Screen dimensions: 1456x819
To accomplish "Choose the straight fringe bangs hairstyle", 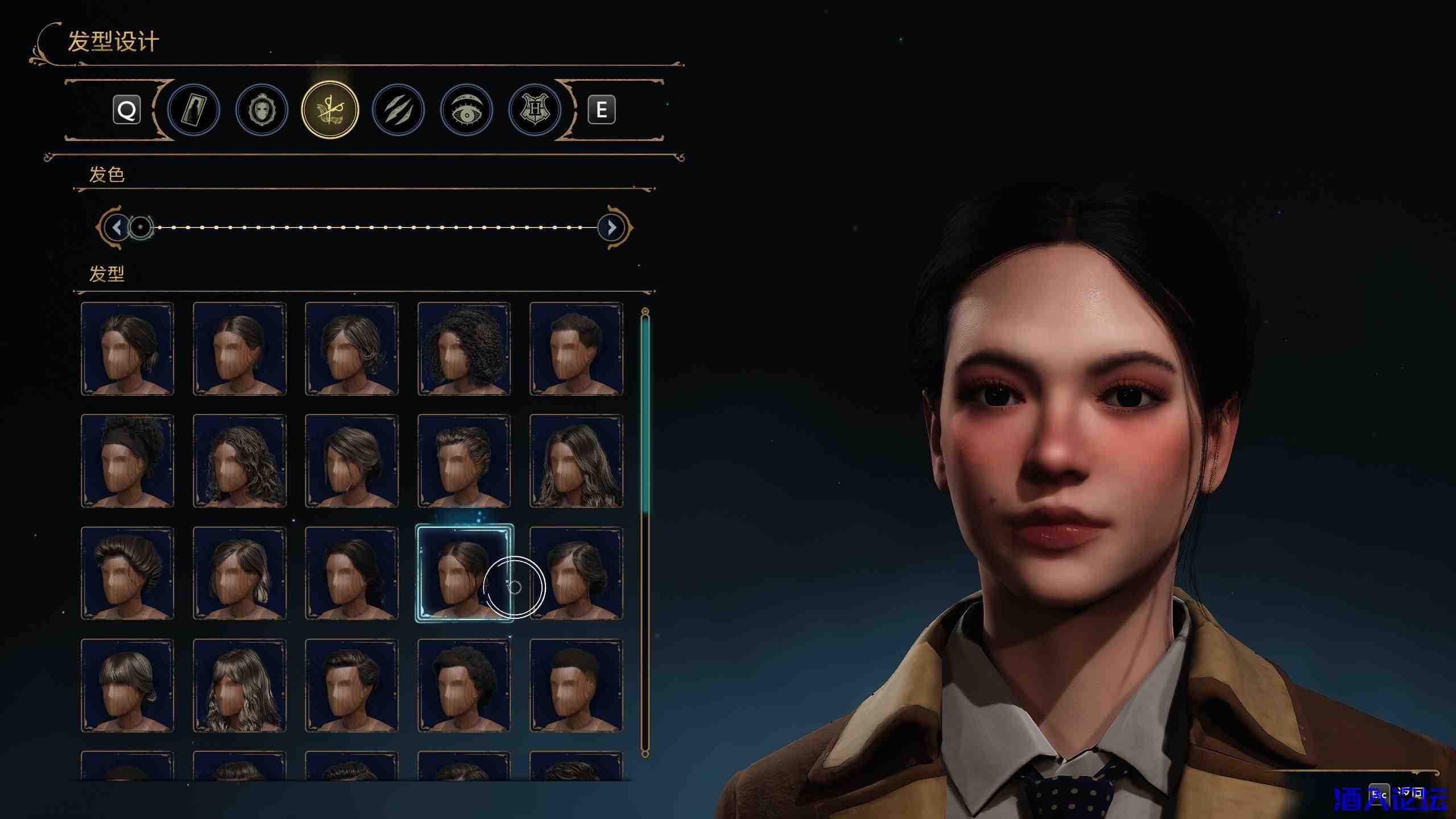I will coord(127,685).
